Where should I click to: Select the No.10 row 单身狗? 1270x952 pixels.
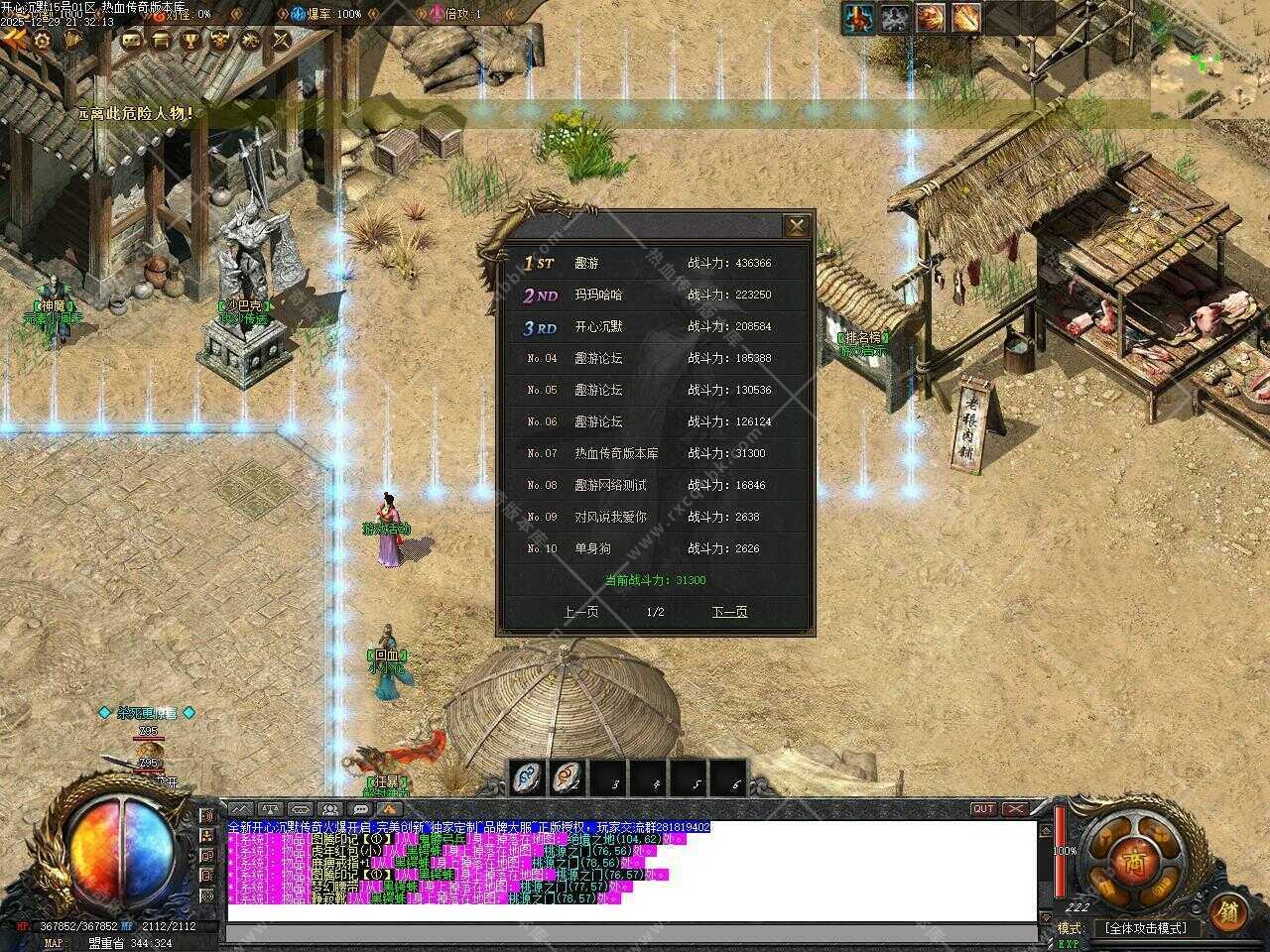[593, 548]
